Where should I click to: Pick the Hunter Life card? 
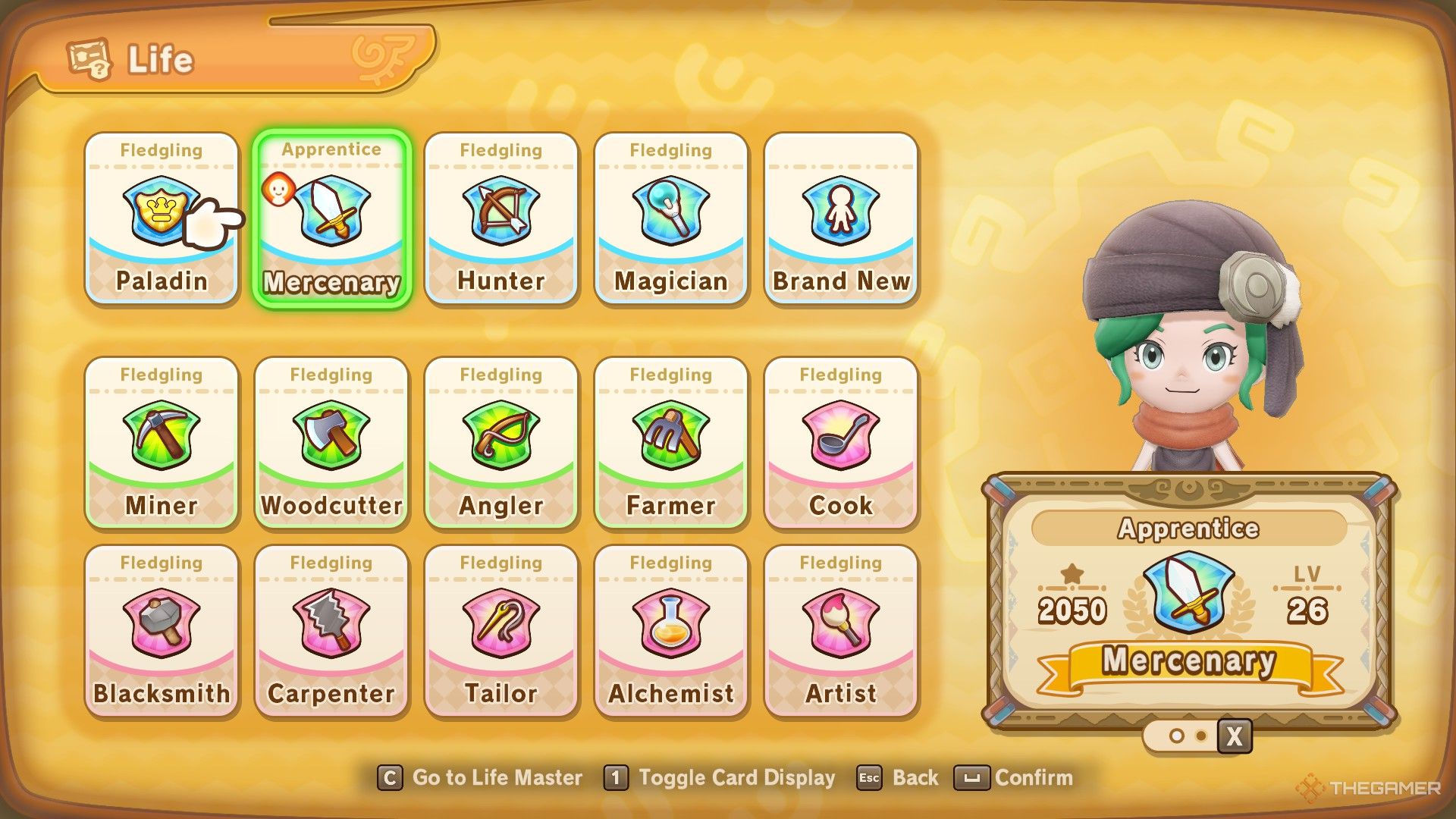point(501,218)
